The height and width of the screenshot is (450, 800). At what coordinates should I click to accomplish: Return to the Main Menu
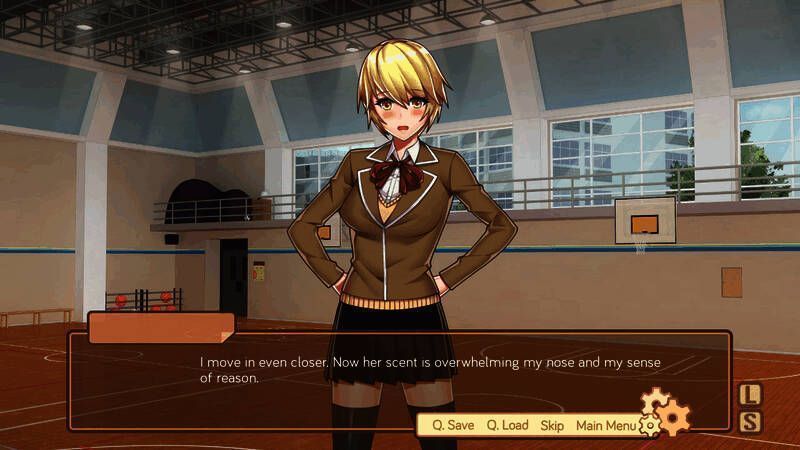pyautogui.click(x=605, y=425)
